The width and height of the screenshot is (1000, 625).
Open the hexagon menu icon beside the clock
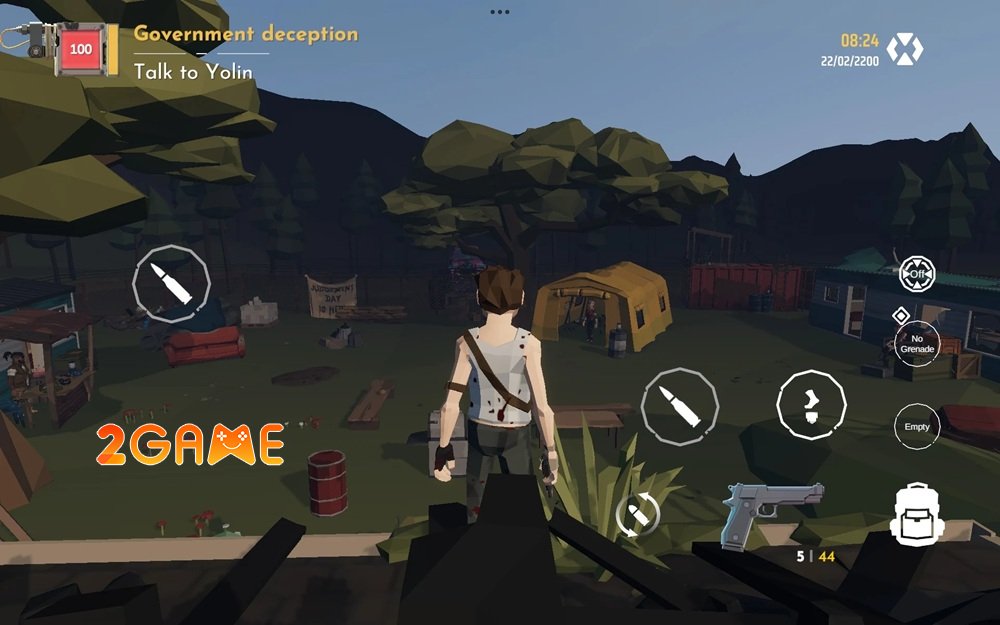[x=905, y=48]
